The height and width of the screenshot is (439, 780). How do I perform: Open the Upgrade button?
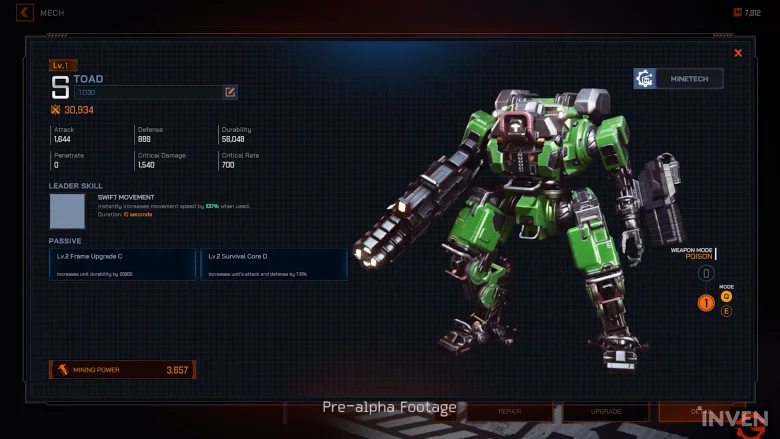(605, 411)
